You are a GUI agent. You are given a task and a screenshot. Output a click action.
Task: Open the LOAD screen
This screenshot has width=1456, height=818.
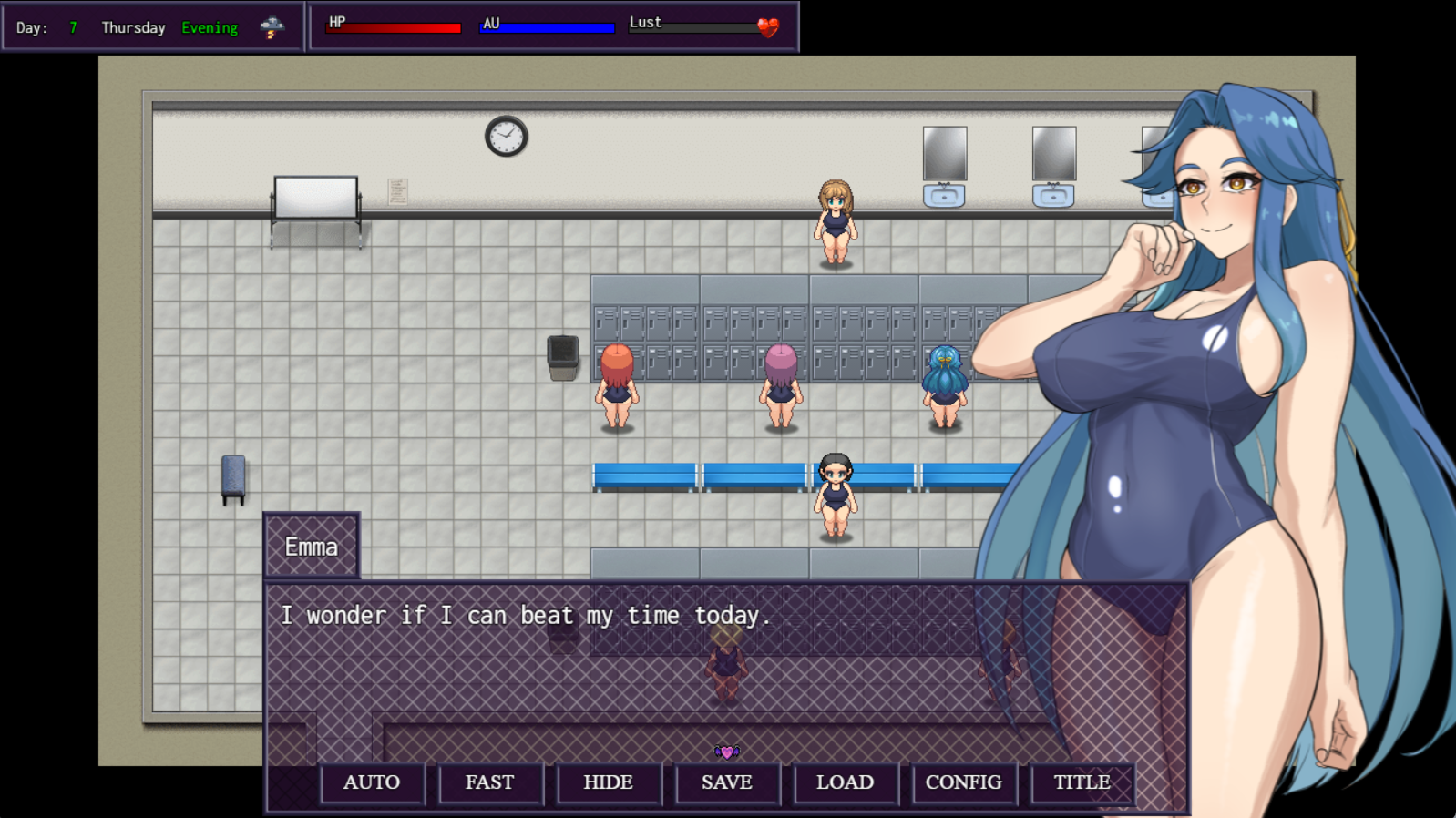[x=846, y=782]
